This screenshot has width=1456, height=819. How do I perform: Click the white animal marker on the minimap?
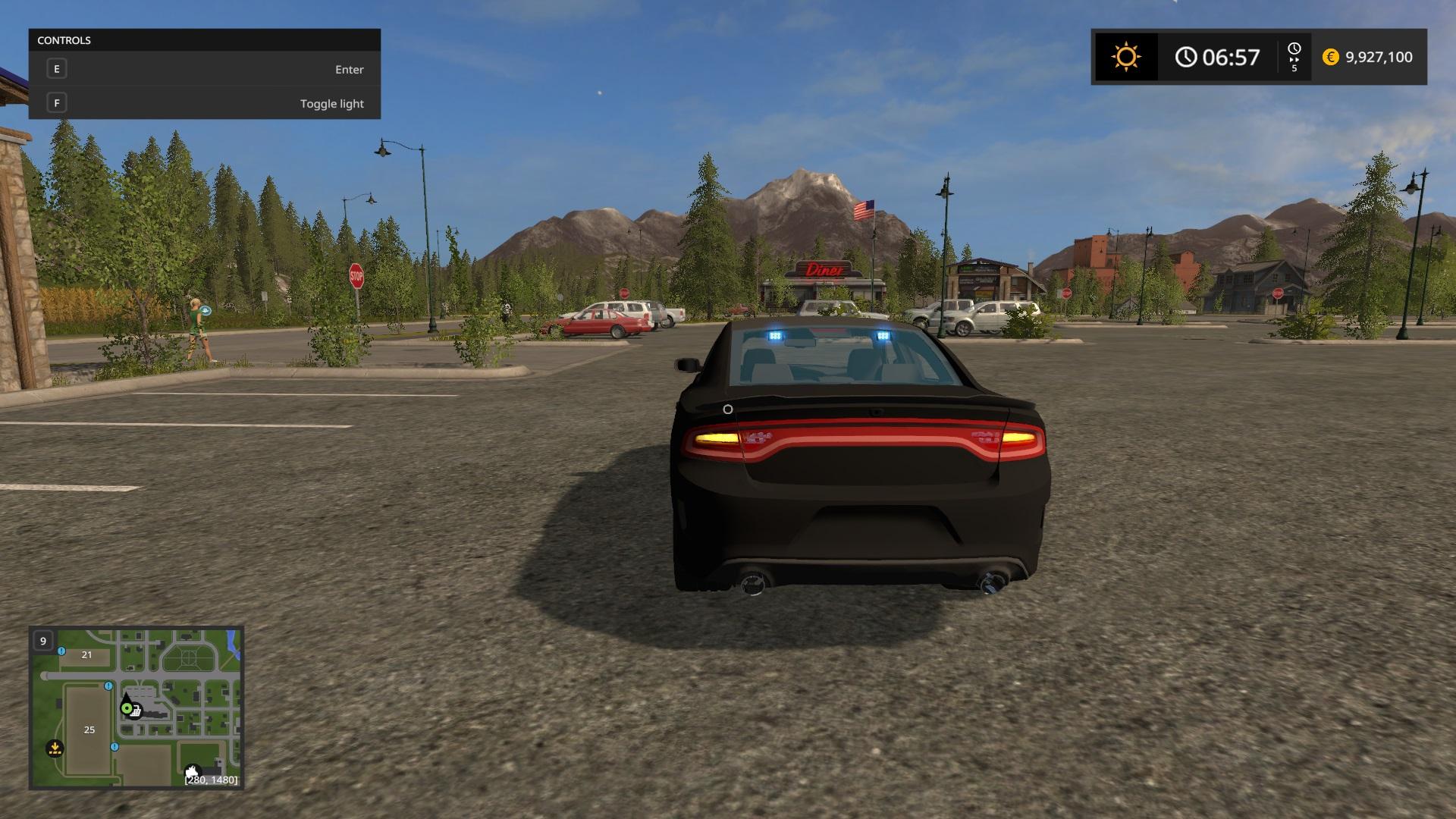pyautogui.click(x=193, y=771)
